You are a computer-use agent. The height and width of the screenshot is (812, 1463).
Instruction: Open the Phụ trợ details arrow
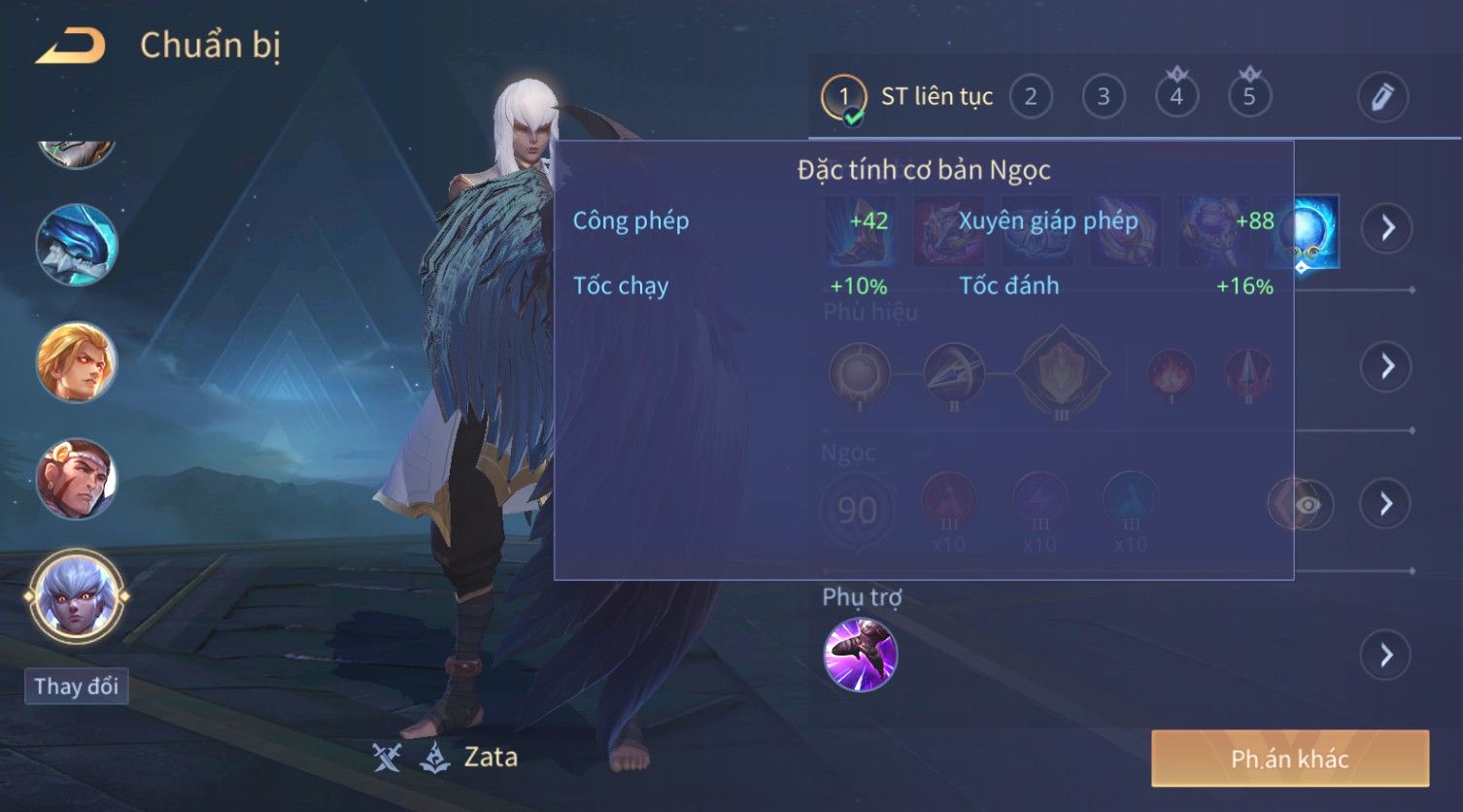click(1386, 656)
